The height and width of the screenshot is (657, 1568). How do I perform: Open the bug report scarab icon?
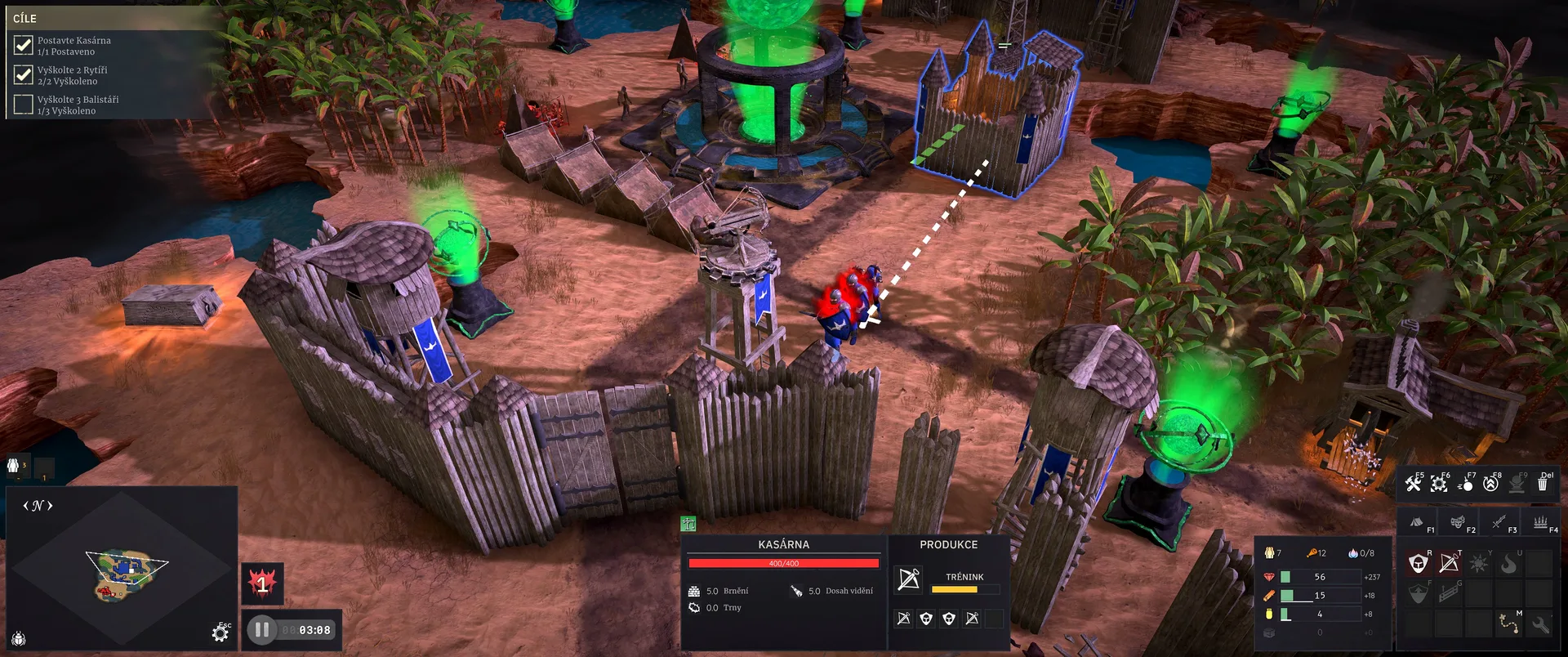19,638
